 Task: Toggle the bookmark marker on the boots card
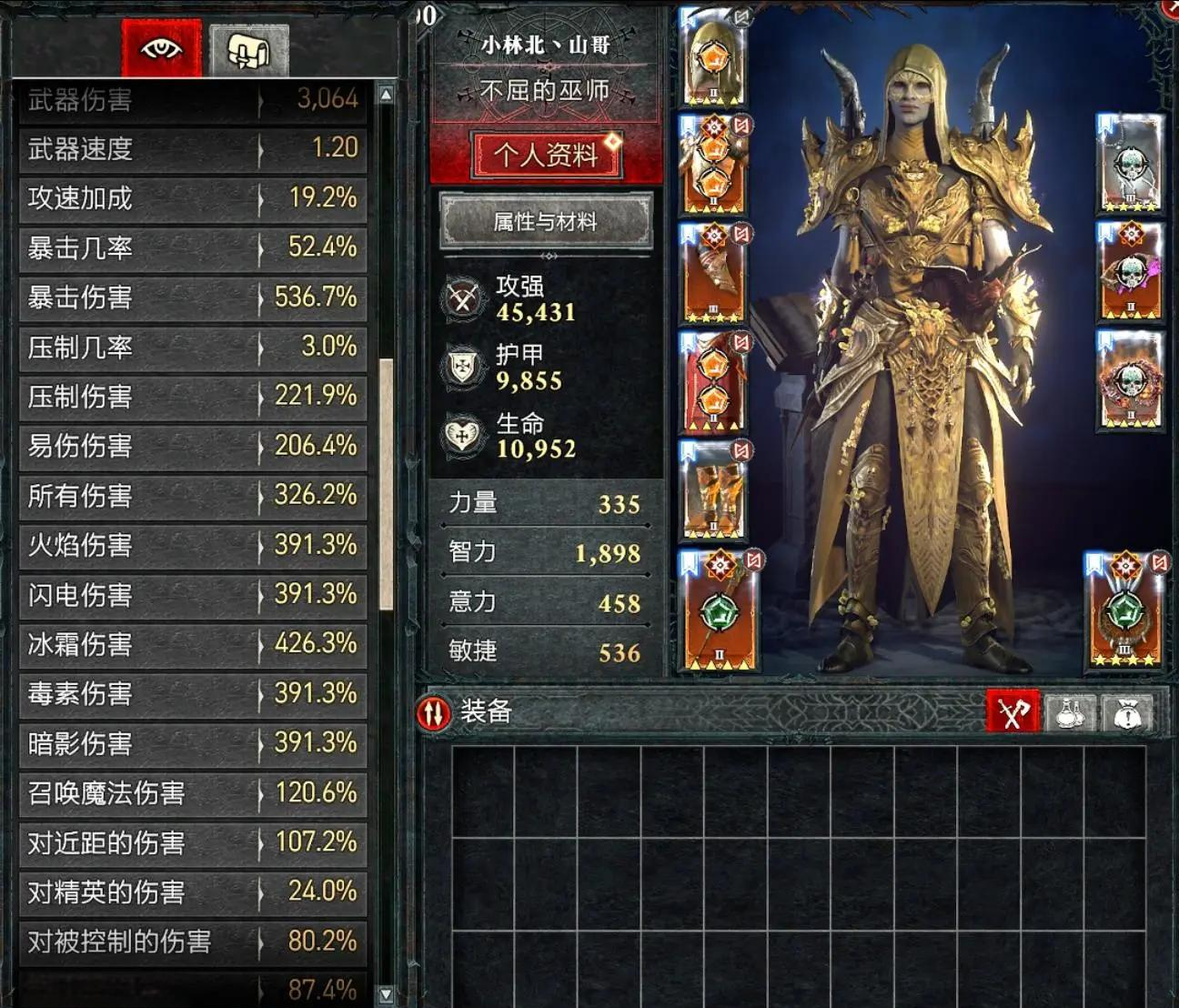click(x=689, y=451)
